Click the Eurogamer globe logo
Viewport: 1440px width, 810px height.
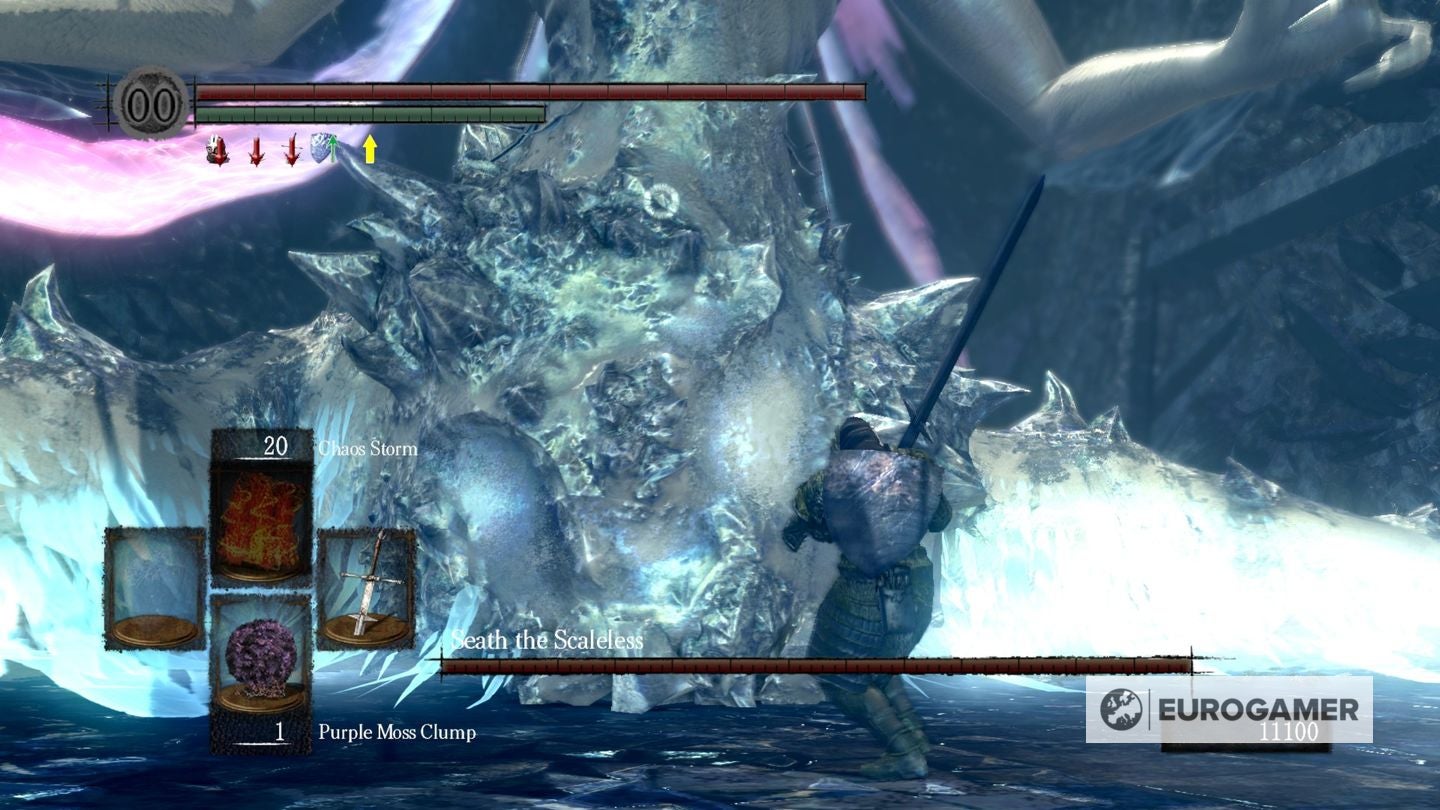click(1124, 709)
